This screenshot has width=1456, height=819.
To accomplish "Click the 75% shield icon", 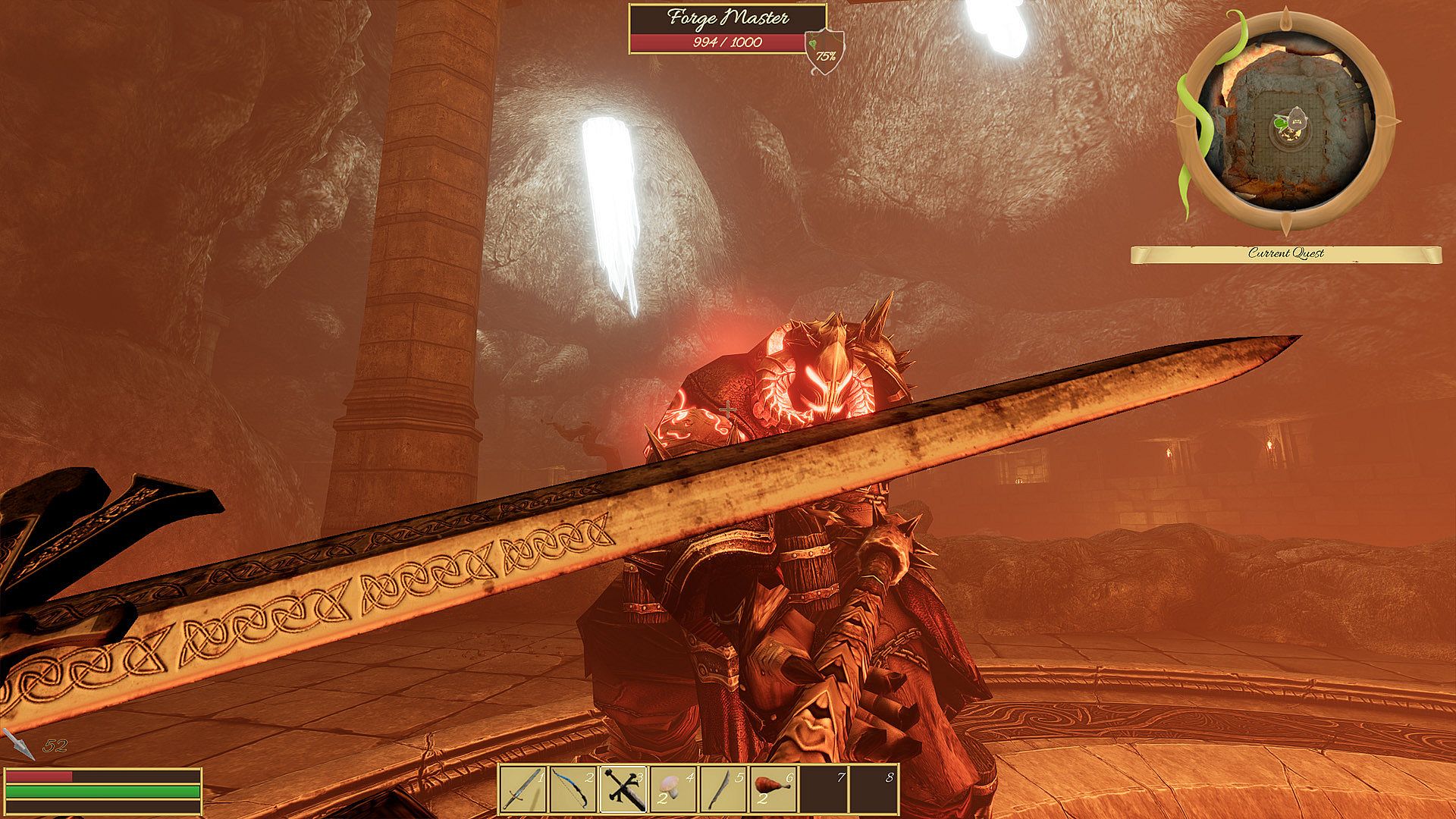I will pyautogui.click(x=819, y=52).
